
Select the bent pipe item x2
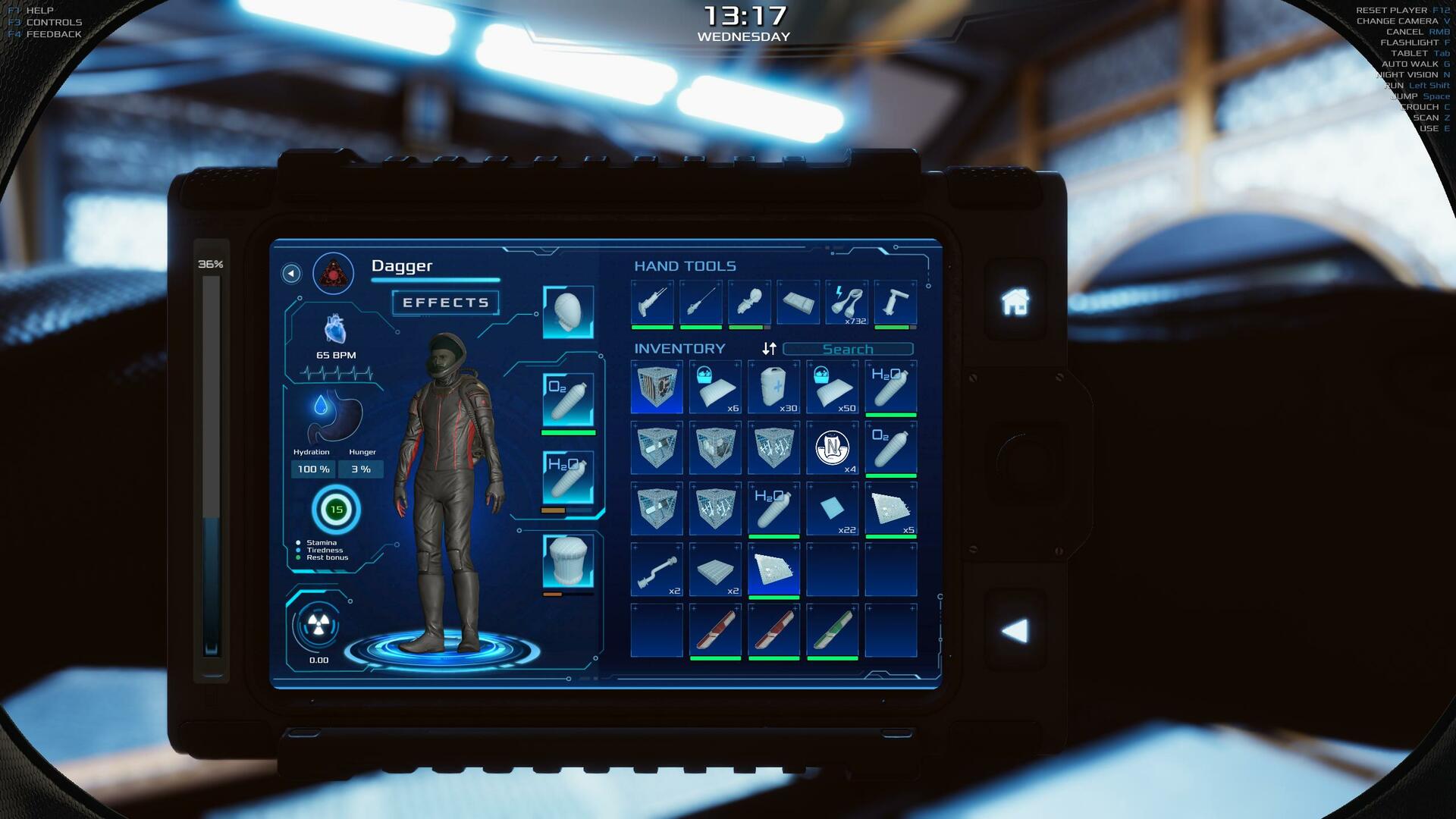click(657, 570)
